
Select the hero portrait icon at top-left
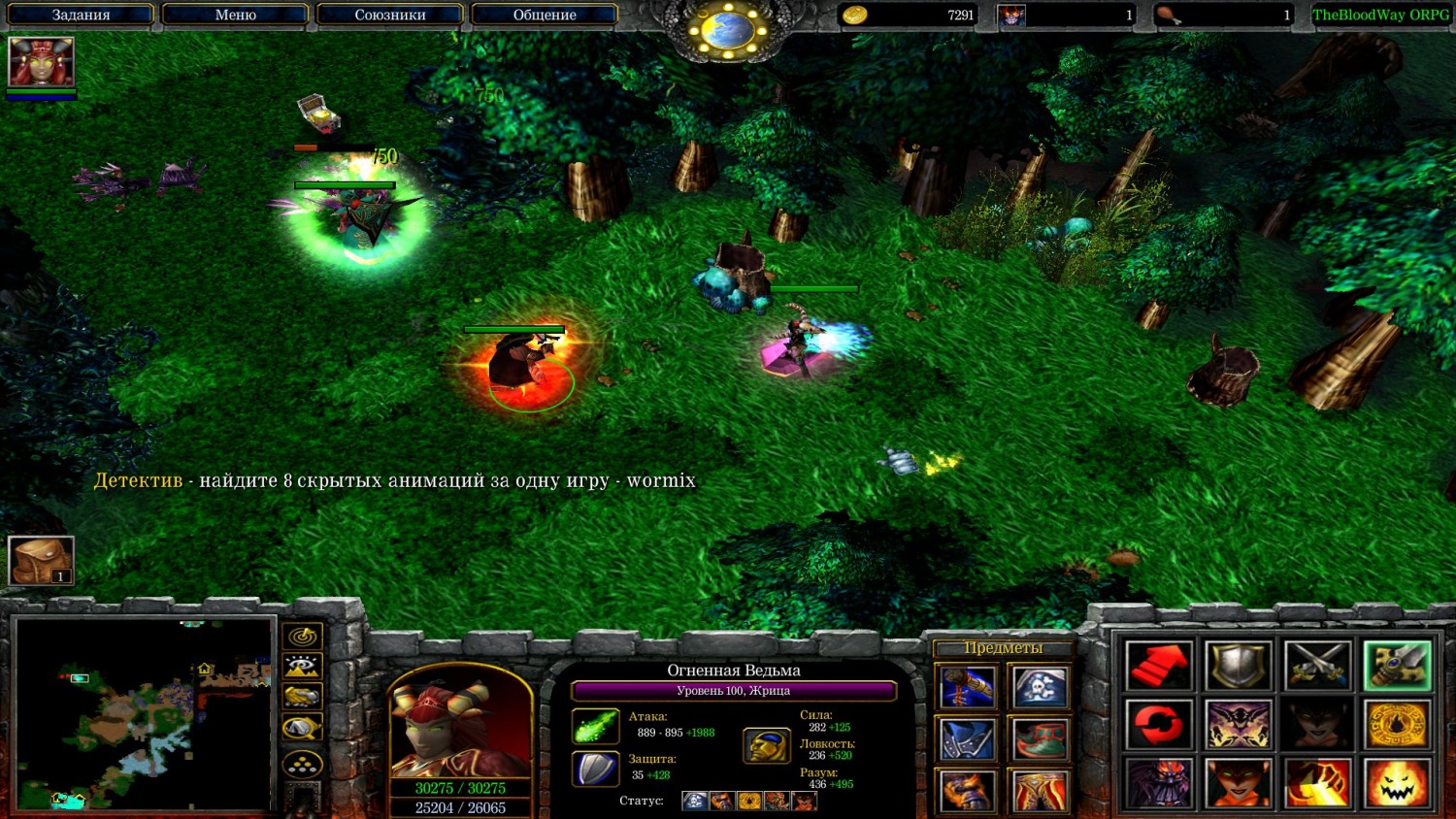pyautogui.click(x=41, y=62)
